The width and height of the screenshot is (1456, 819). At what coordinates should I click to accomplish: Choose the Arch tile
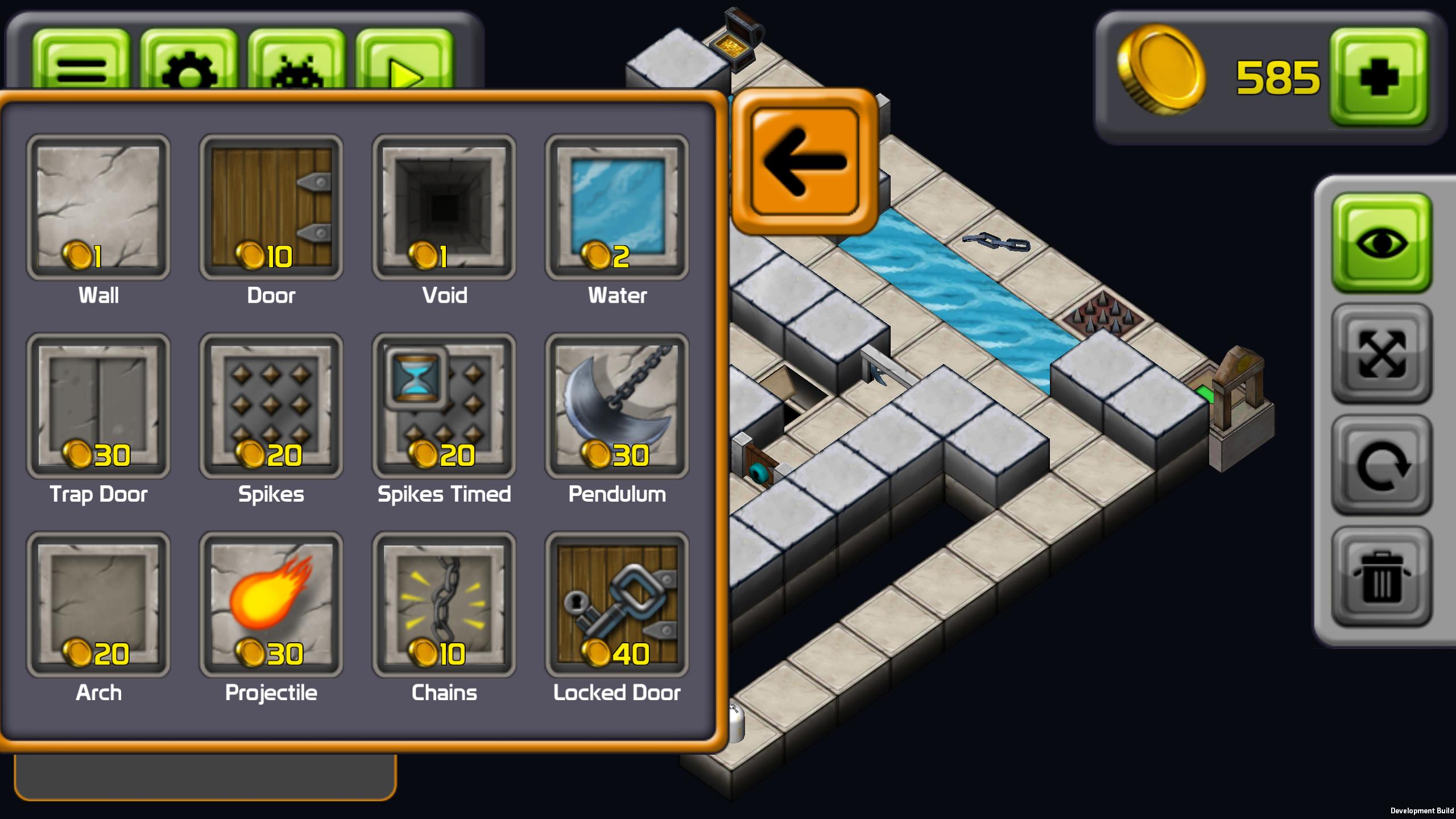tap(98, 604)
